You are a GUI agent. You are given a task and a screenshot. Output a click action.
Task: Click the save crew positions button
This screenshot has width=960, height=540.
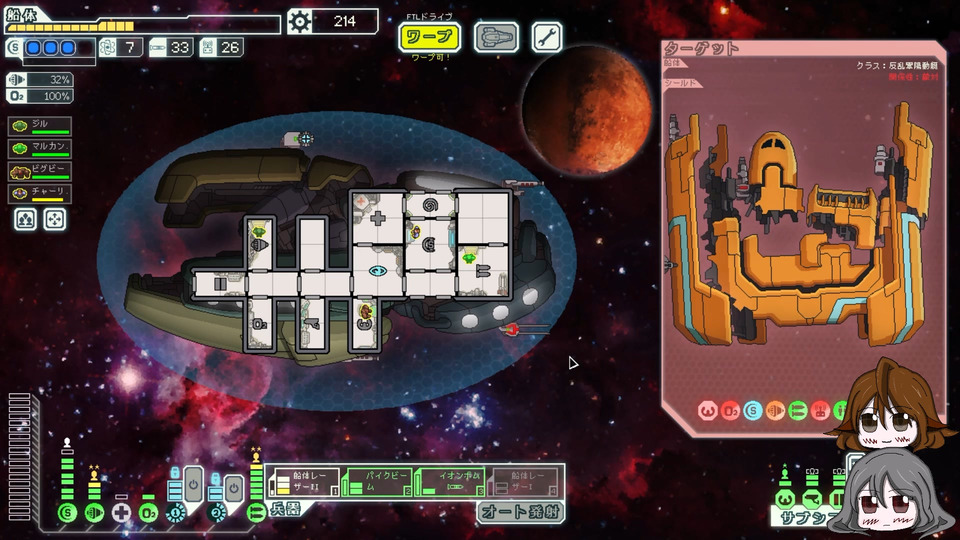25,219
